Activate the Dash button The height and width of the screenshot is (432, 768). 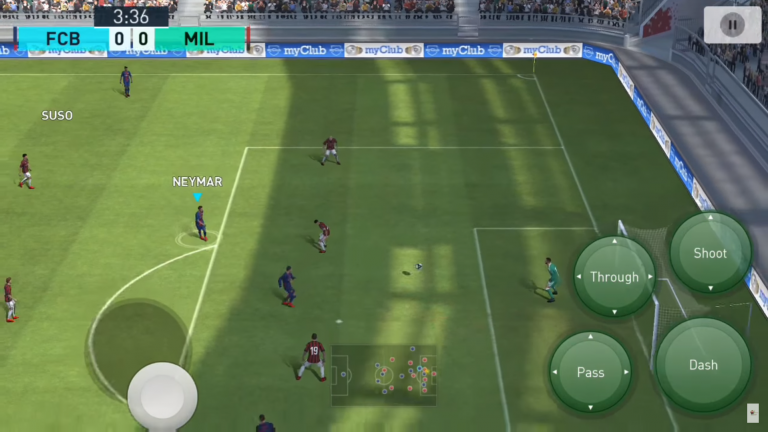(703, 365)
